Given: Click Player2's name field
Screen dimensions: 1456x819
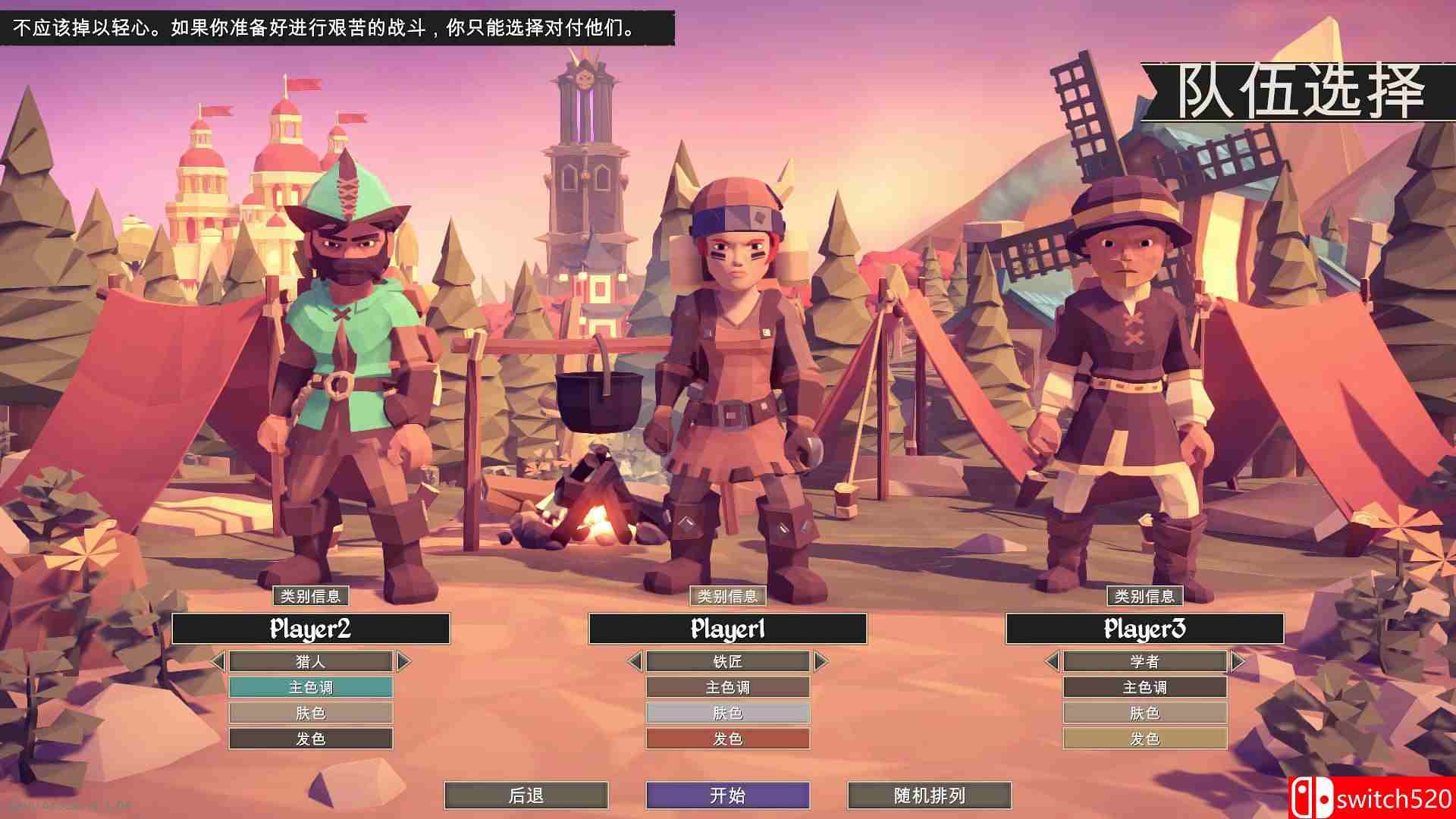Looking at the screenshot, I should 310,629.
